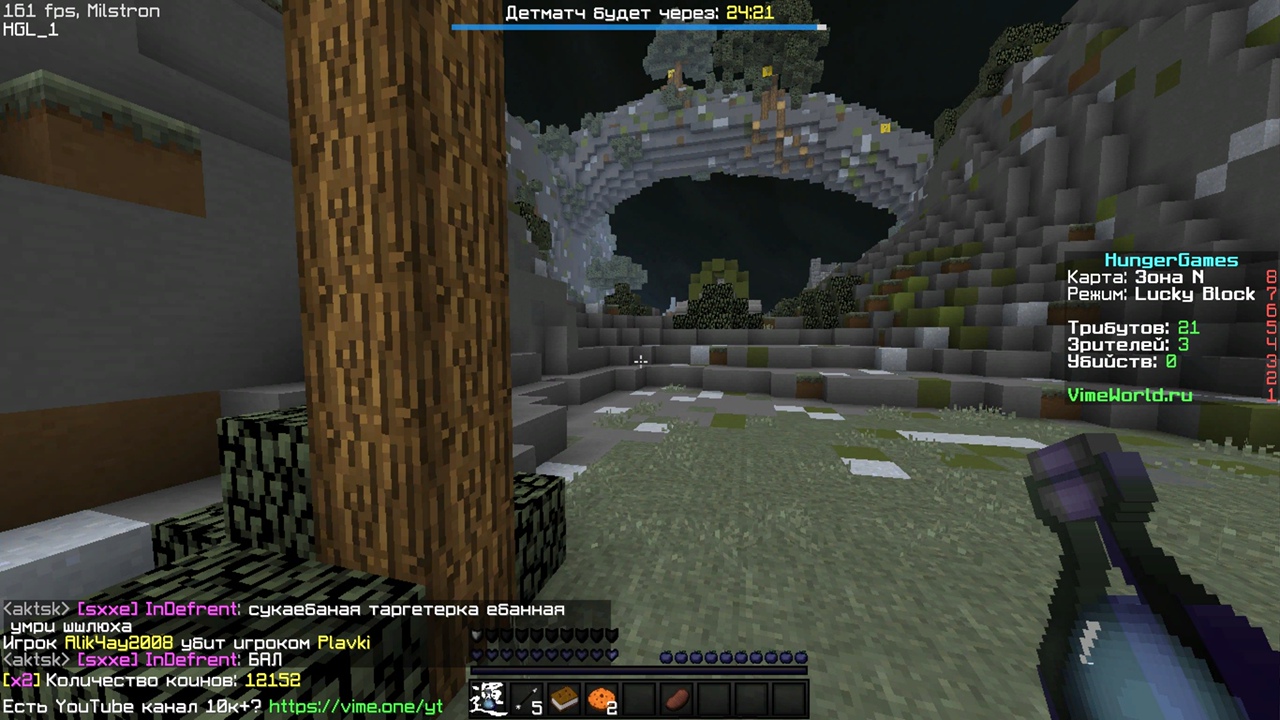
Task: Choose the brown cake item slot
Action: point(564,698)
